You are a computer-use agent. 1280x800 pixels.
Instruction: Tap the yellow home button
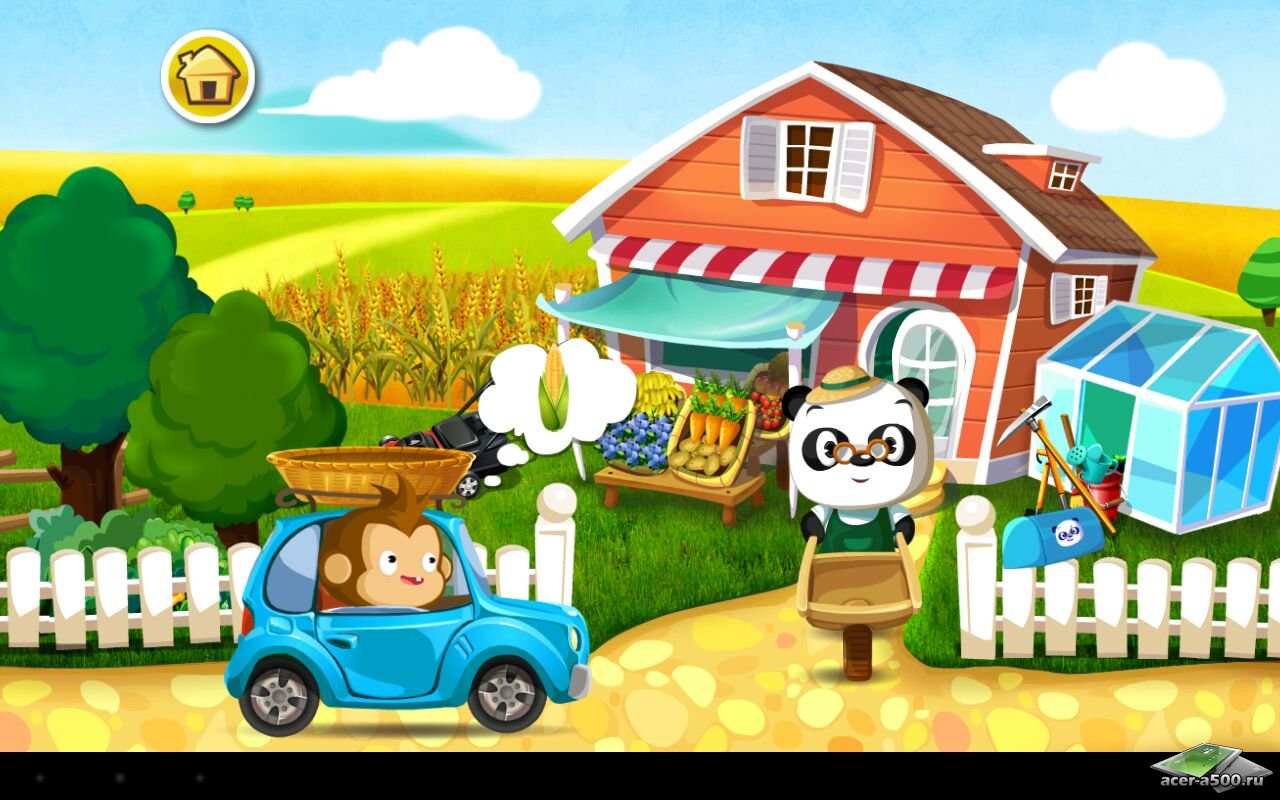click(208, 77)
